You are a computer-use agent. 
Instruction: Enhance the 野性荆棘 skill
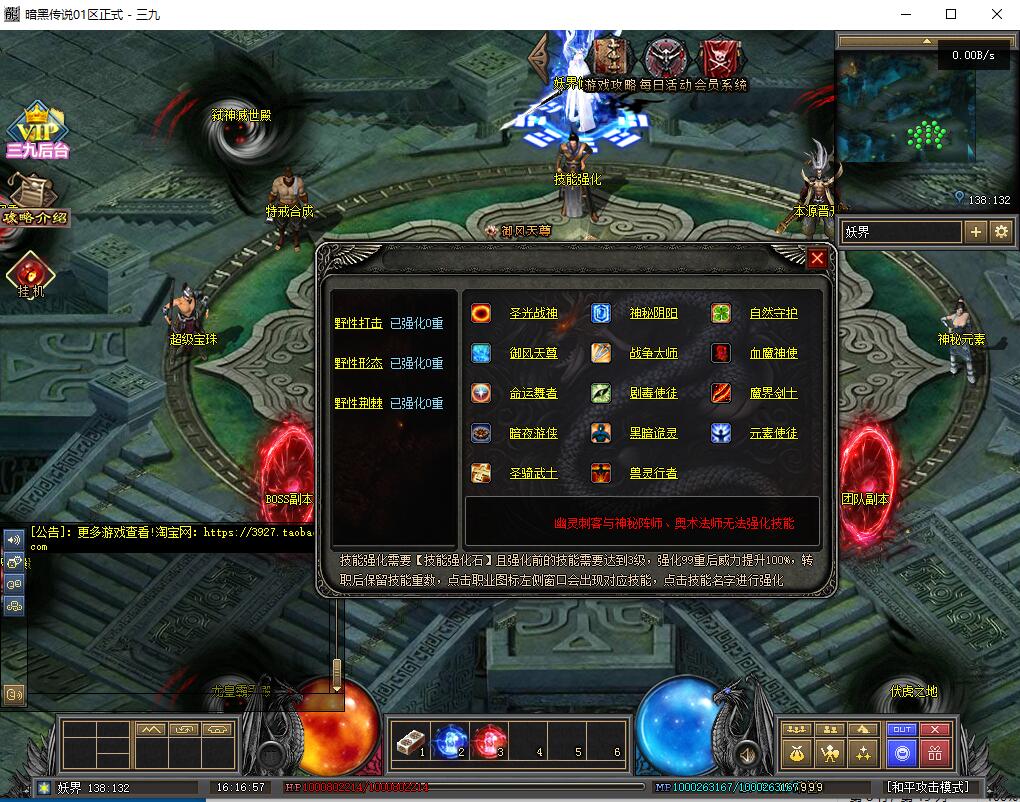358,403
